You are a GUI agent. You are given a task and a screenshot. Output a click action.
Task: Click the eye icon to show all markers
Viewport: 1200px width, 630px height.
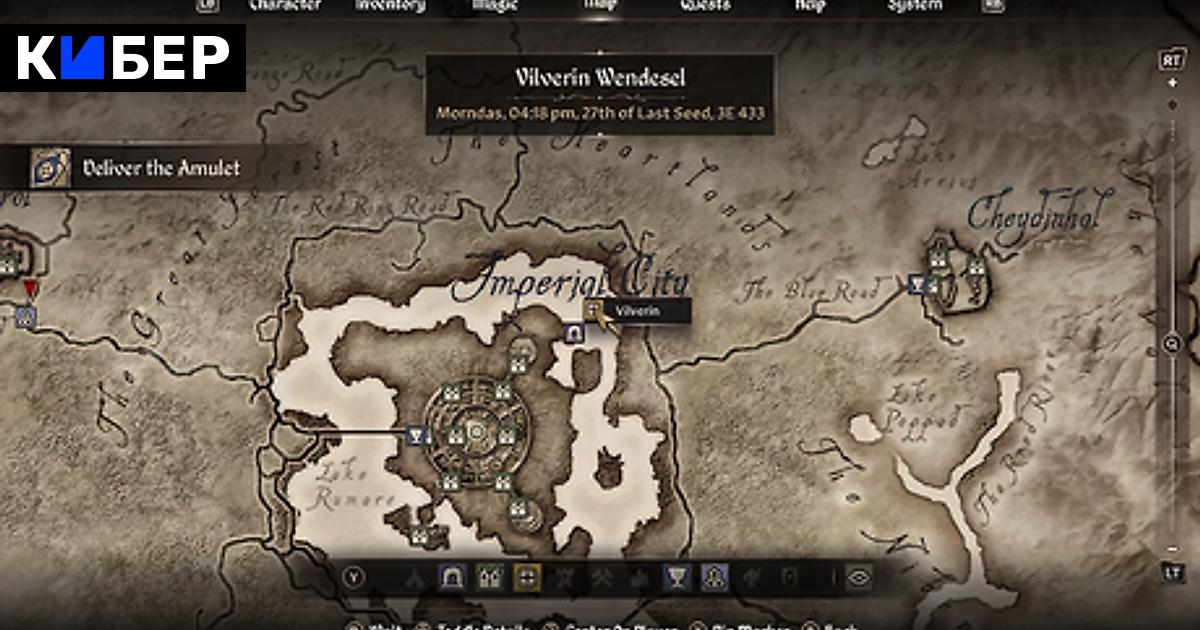click(x=860, y=576)
